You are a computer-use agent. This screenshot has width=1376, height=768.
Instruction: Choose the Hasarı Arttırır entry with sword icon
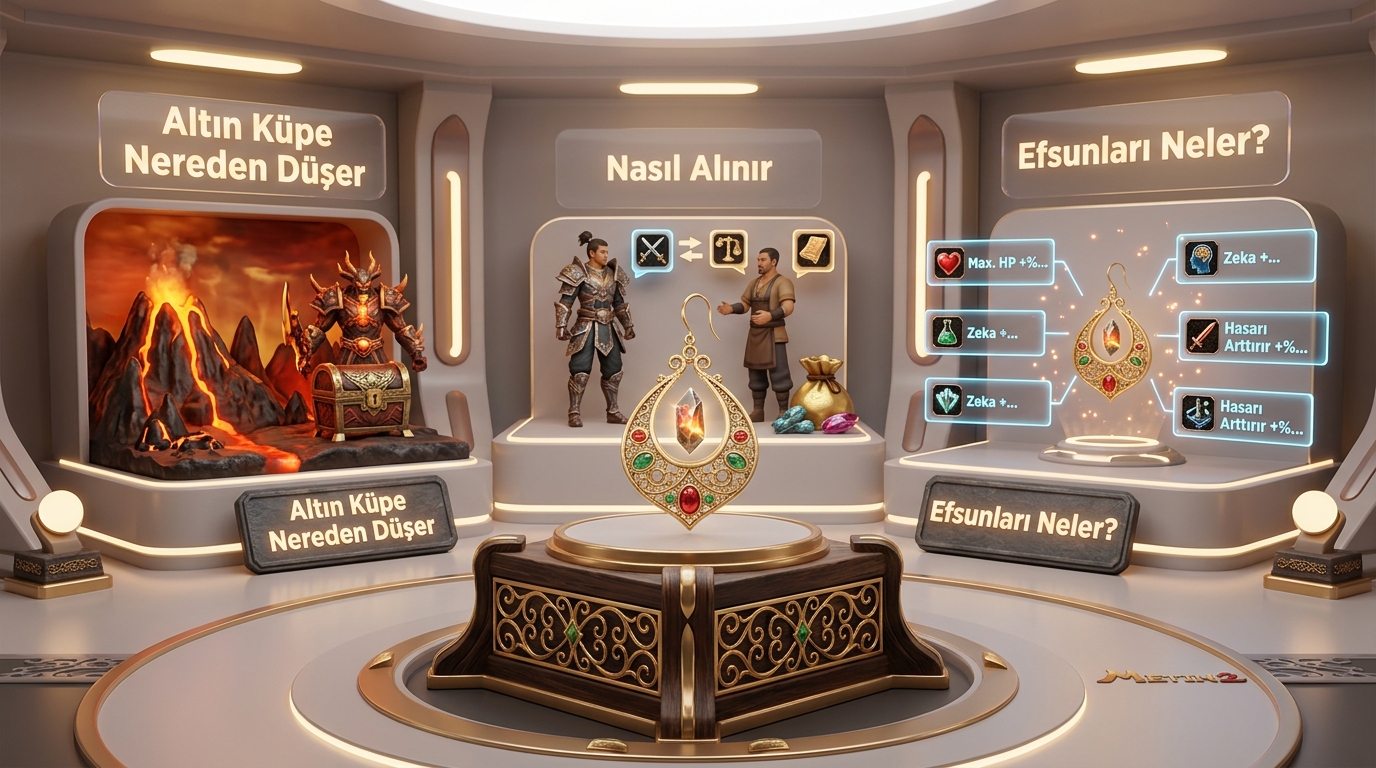click(1253, 338)
